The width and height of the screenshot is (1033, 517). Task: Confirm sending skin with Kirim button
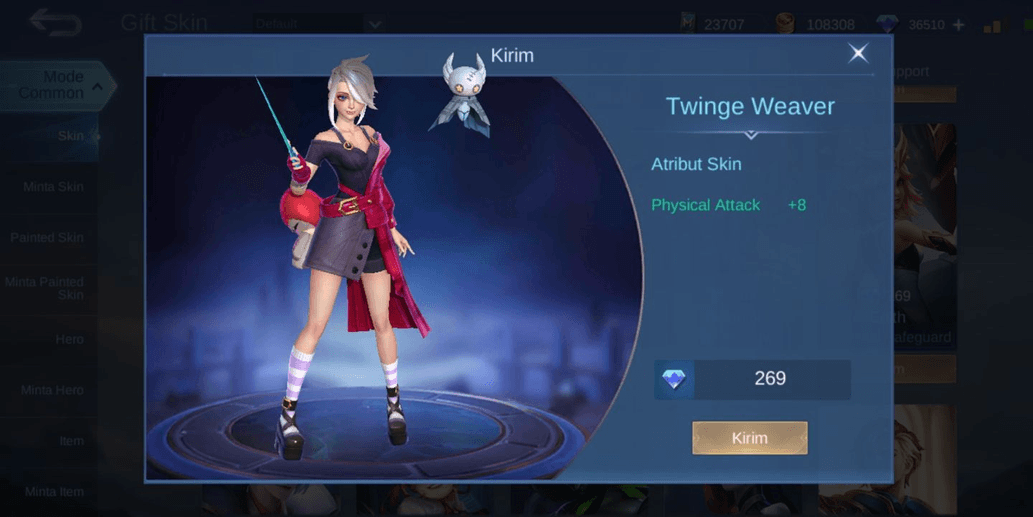(749, 438)
